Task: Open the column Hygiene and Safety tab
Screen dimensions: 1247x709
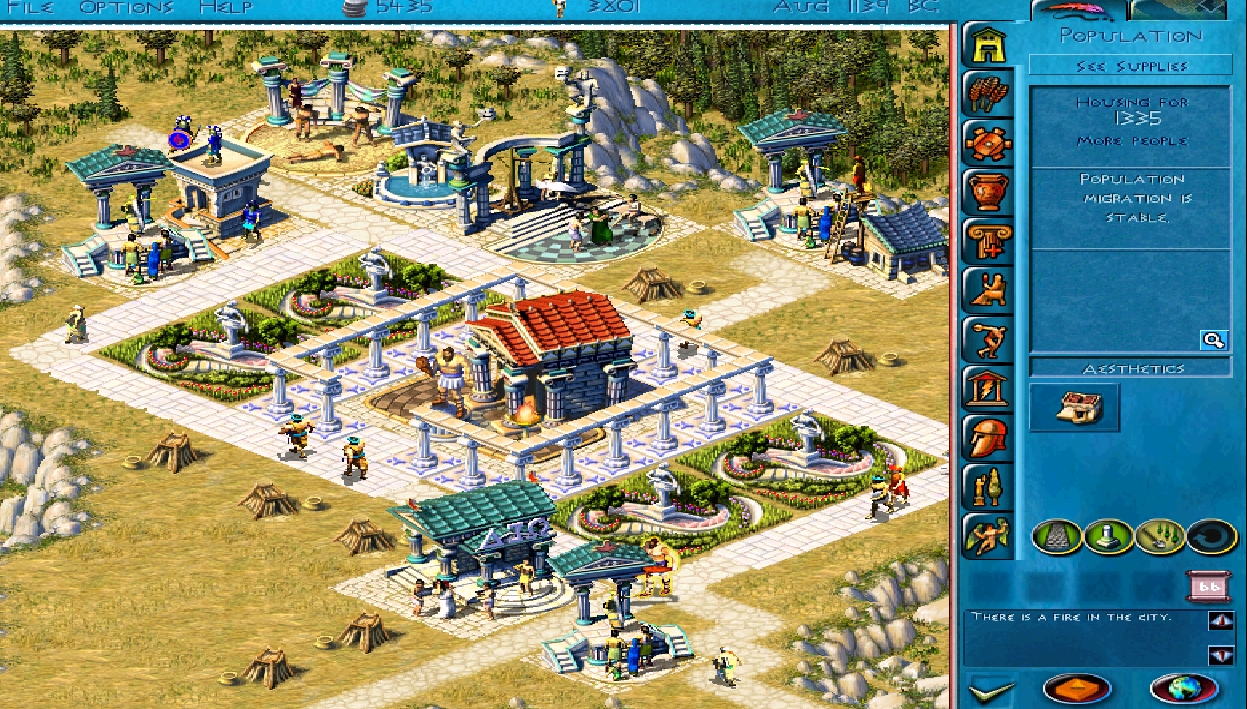Action: click(988, 240)
